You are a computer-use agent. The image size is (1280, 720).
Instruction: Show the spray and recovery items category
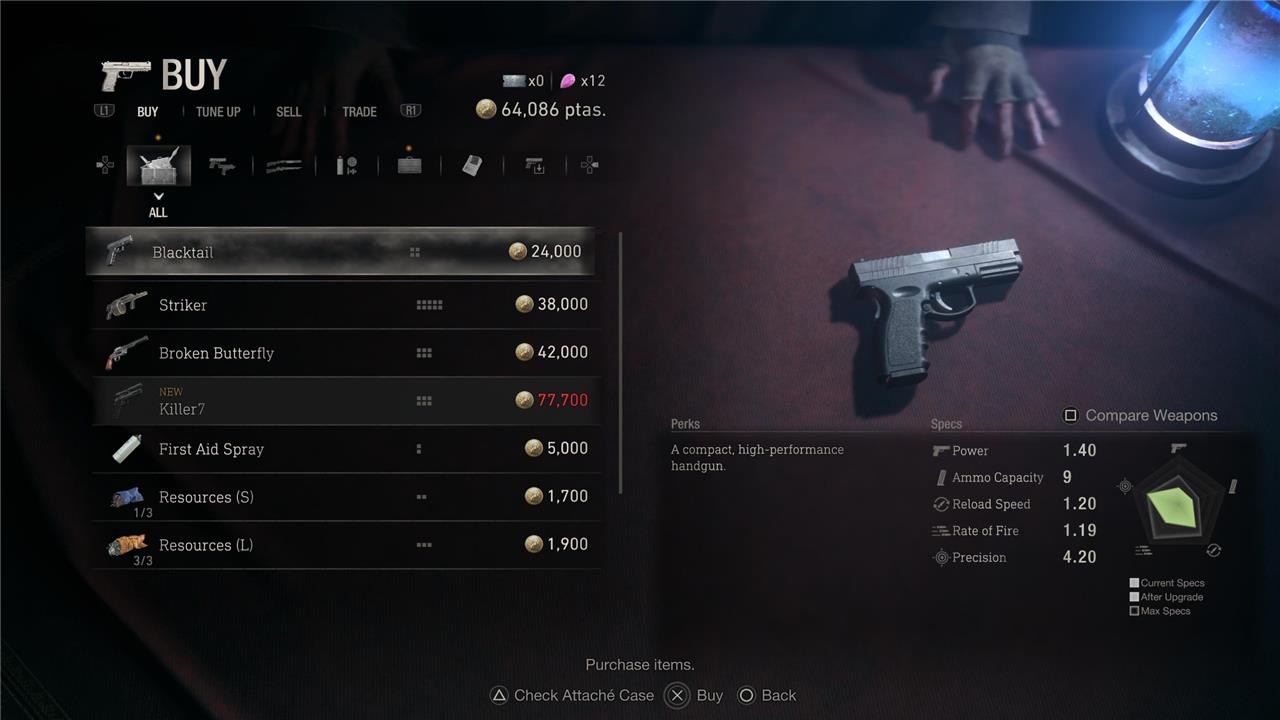point(346,166)
